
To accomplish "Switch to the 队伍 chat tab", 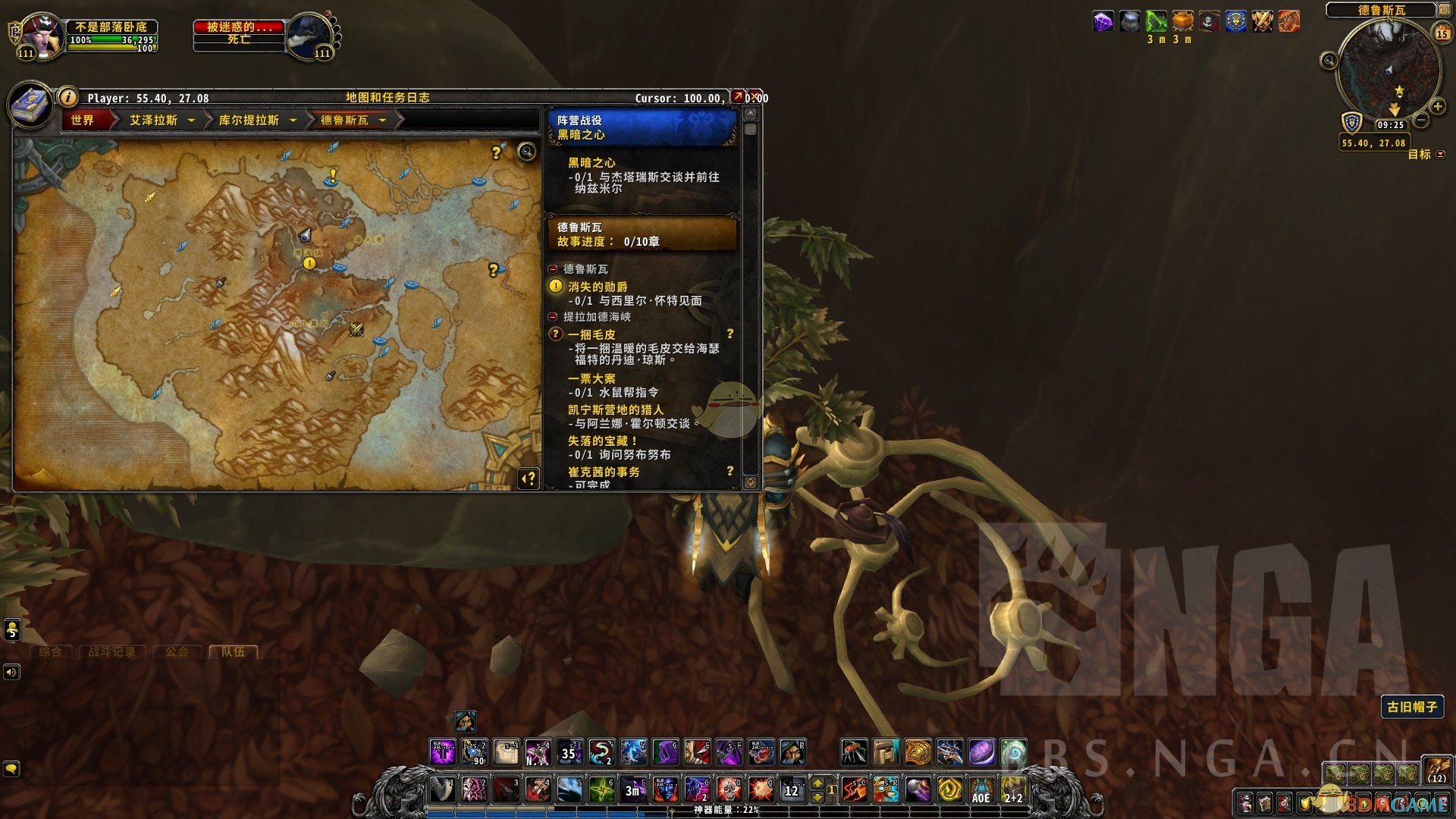I will click(233, 651).
